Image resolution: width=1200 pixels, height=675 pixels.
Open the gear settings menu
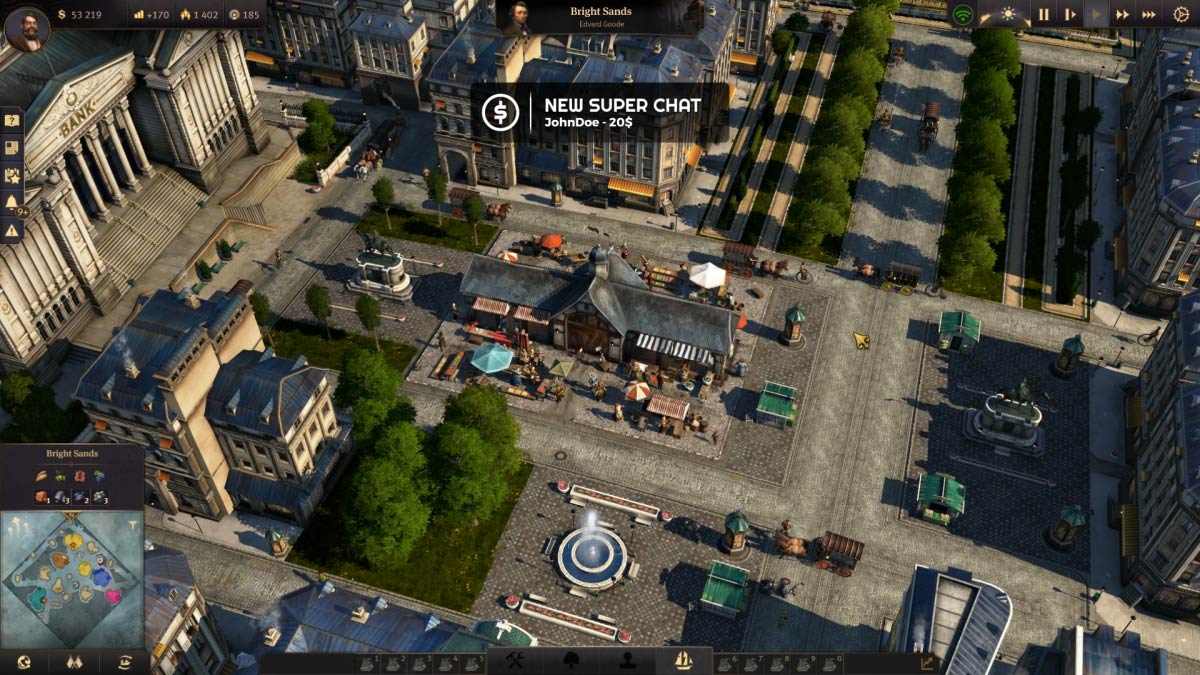pyautogui.click(x=1181, y=14)
